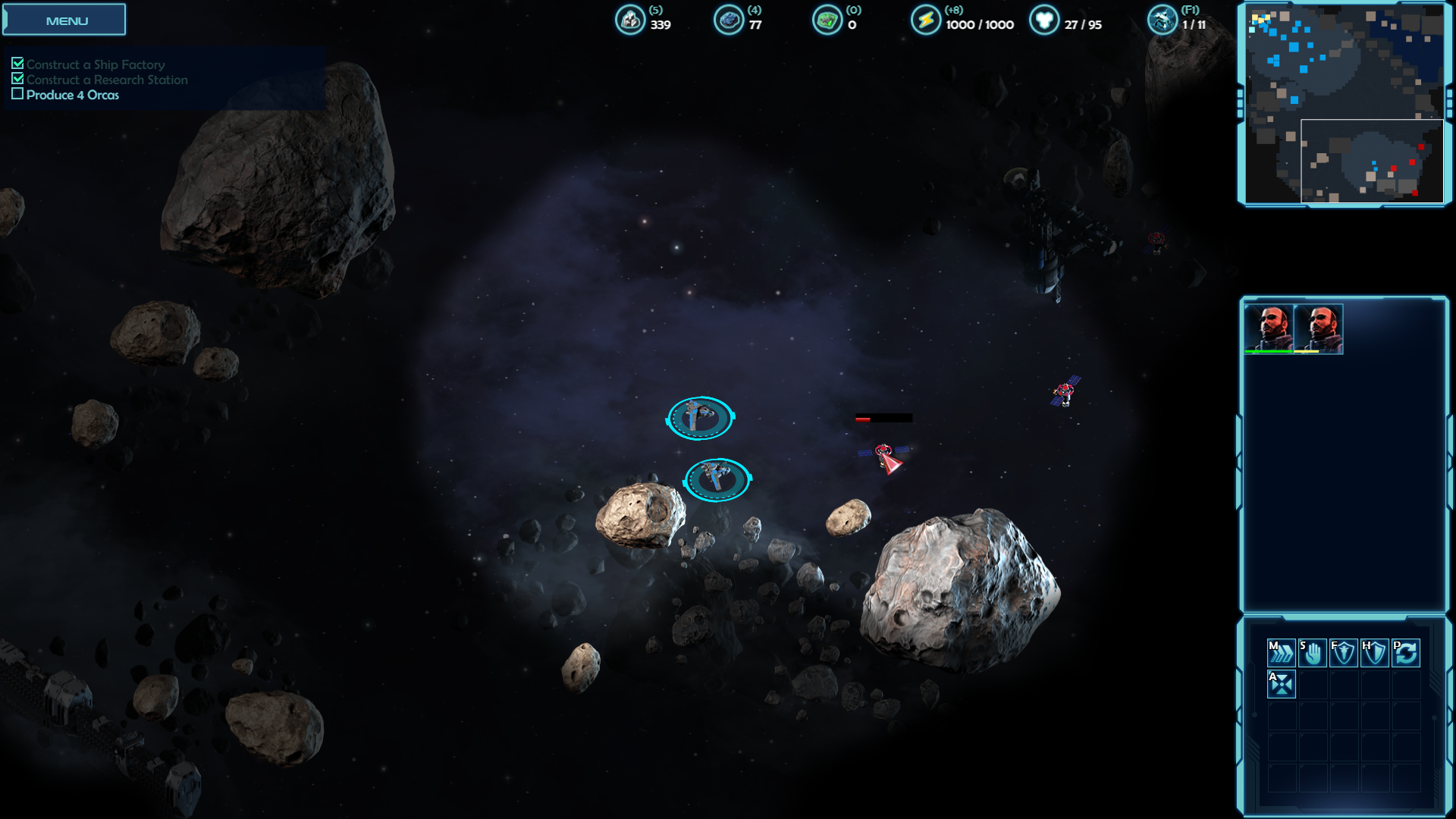Select the unit portrait with green health bar
This screenshot has height=819, width=1456.
click(1269, 328)
